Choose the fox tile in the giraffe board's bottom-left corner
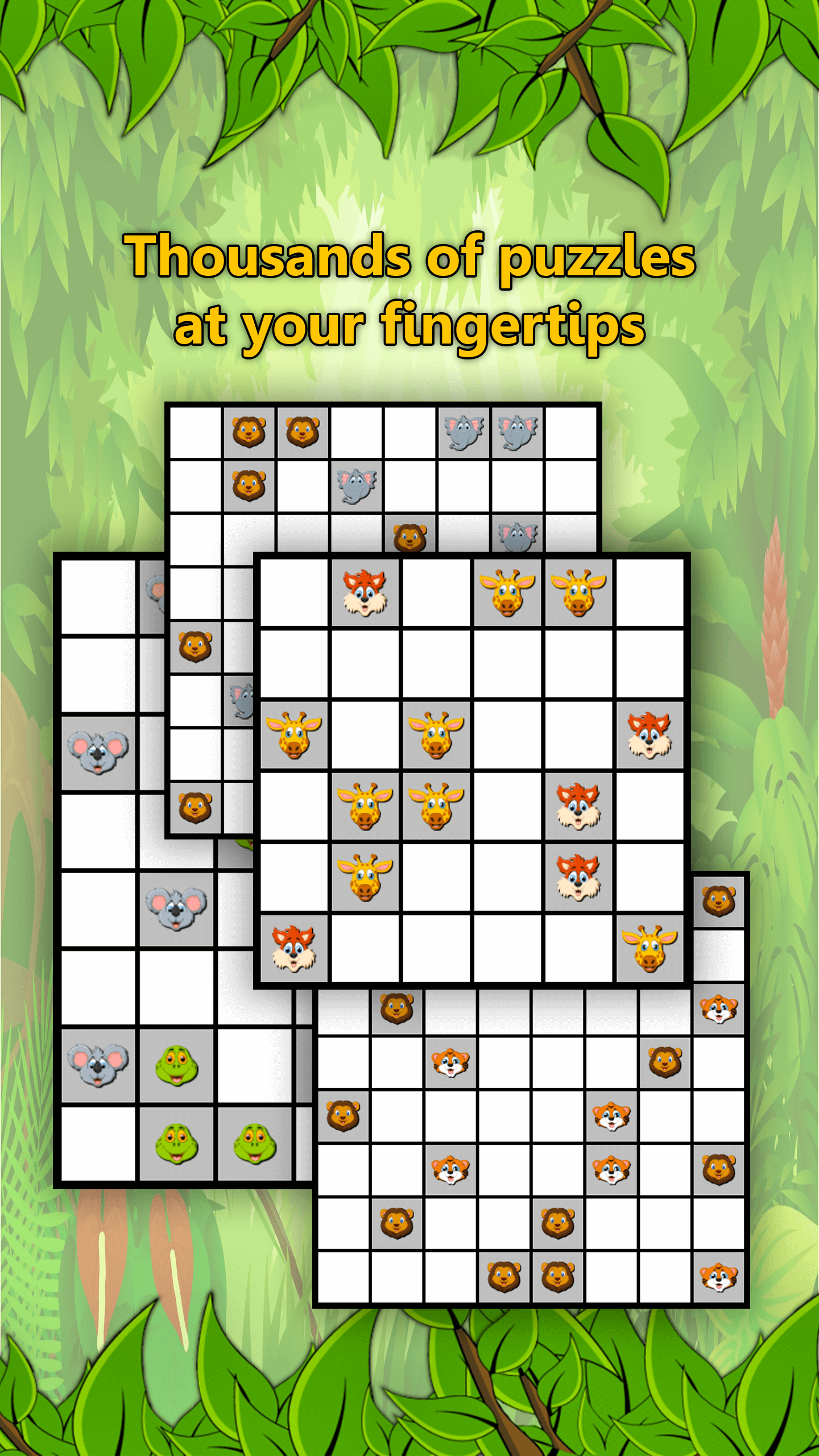Image resolution: width=819 pixels, height=1456 pixels. (293, 948)
